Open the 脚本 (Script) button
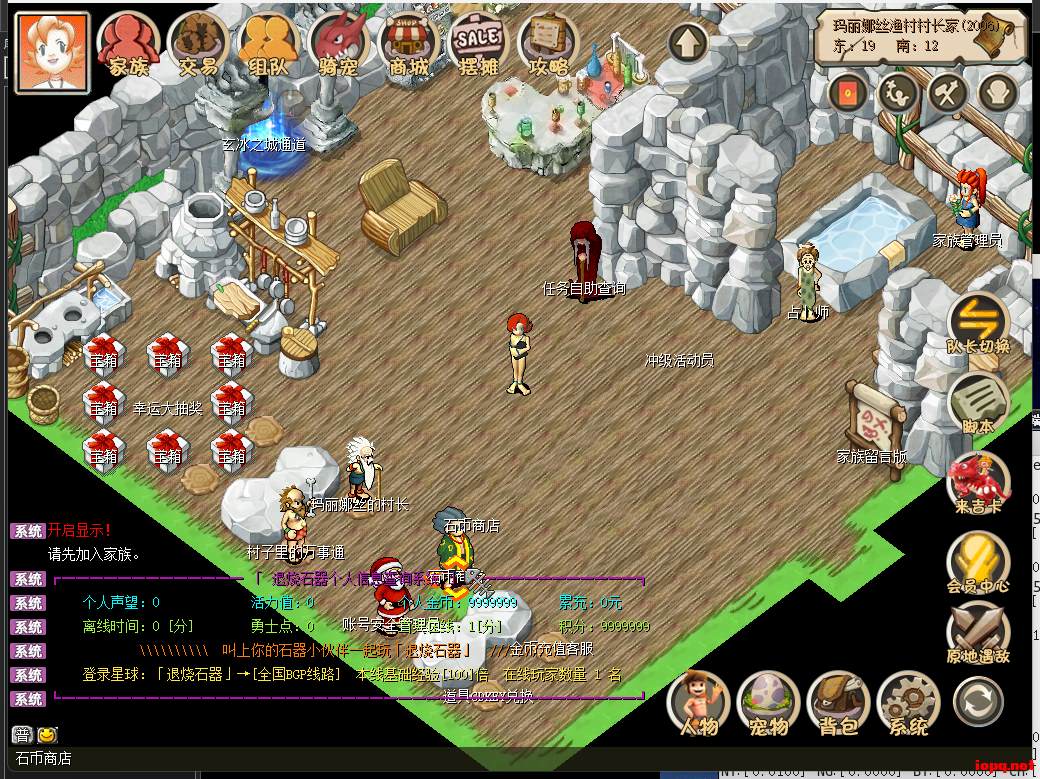Image resolution: width=1040 pixels, height=779 pixels. click(x=977, y=403)
